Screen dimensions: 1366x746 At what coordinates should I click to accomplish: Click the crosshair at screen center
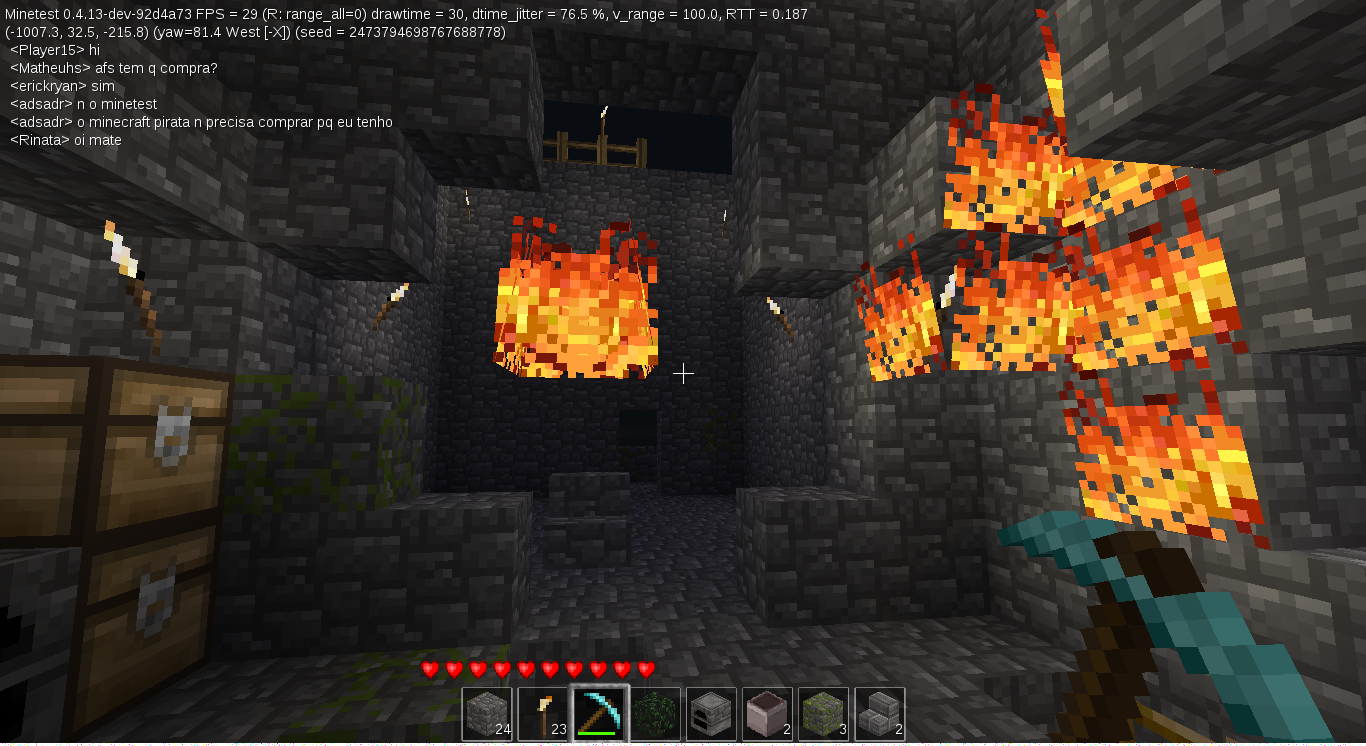683,373
